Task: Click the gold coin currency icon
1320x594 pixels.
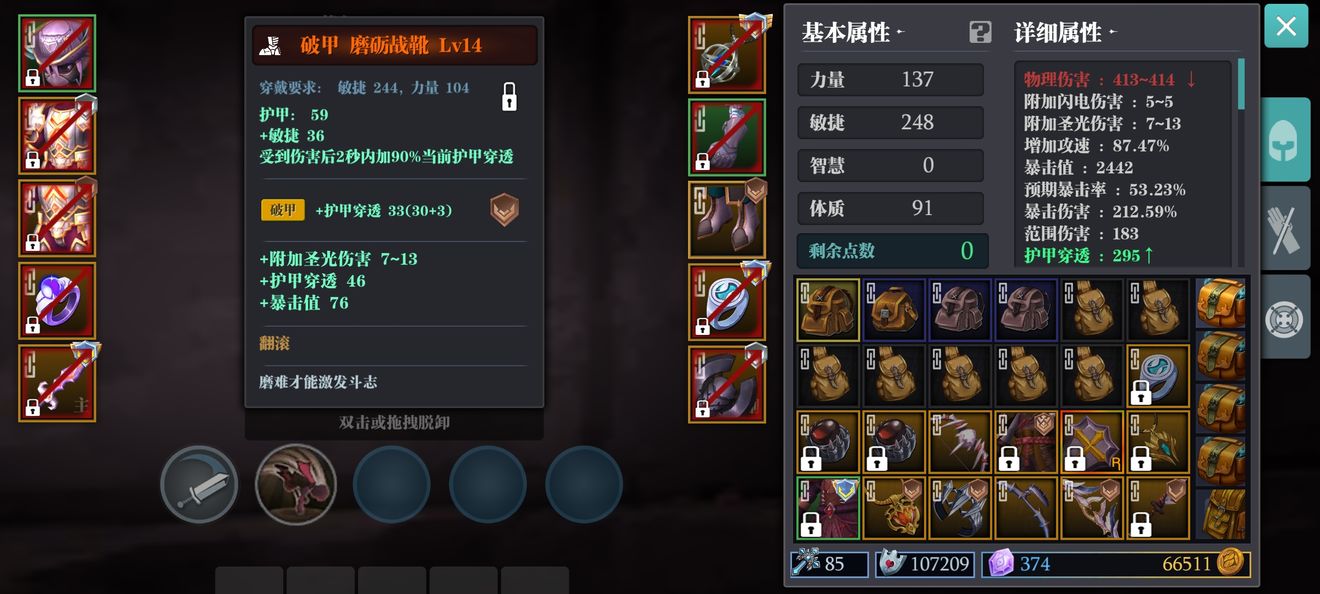Action: 1231,563
